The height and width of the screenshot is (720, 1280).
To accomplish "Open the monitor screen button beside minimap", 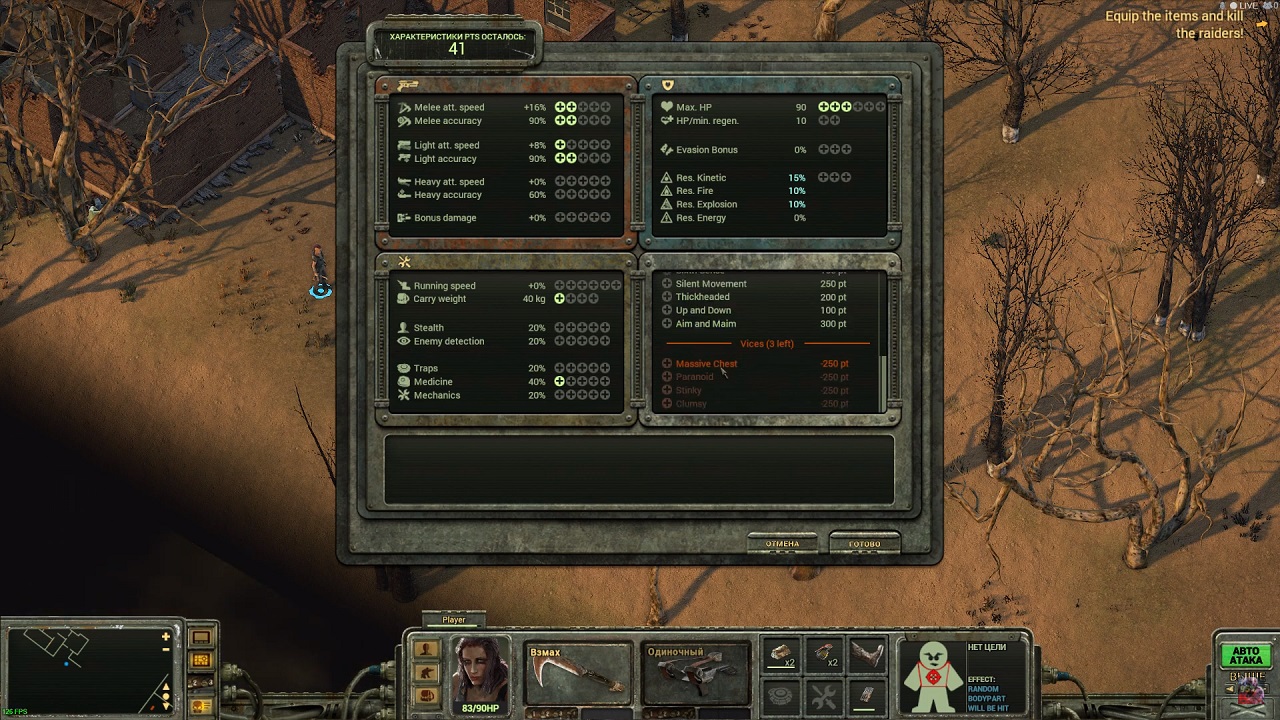I will 201,637.
